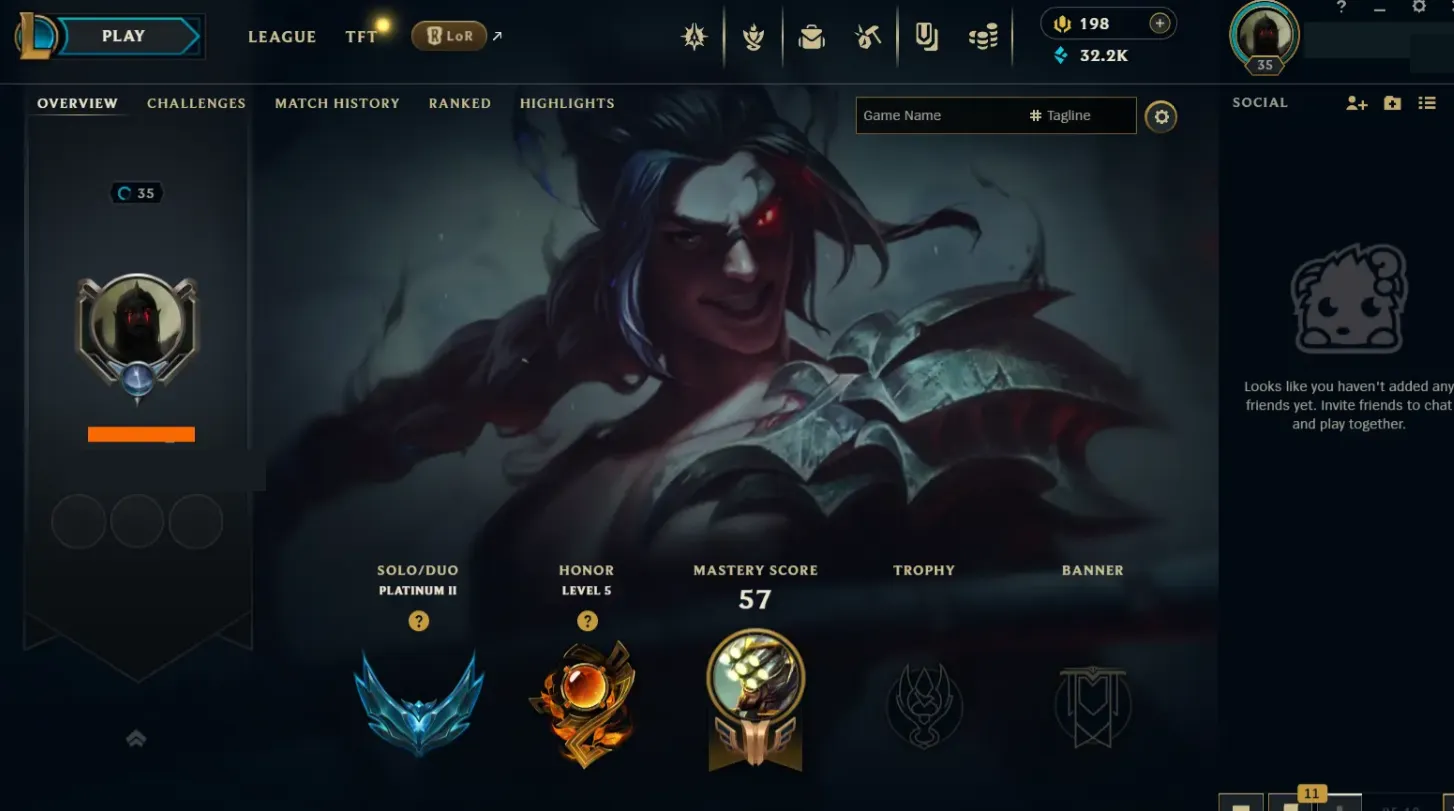
Task: Click the Game Name search field
Action: pos(930,115)
